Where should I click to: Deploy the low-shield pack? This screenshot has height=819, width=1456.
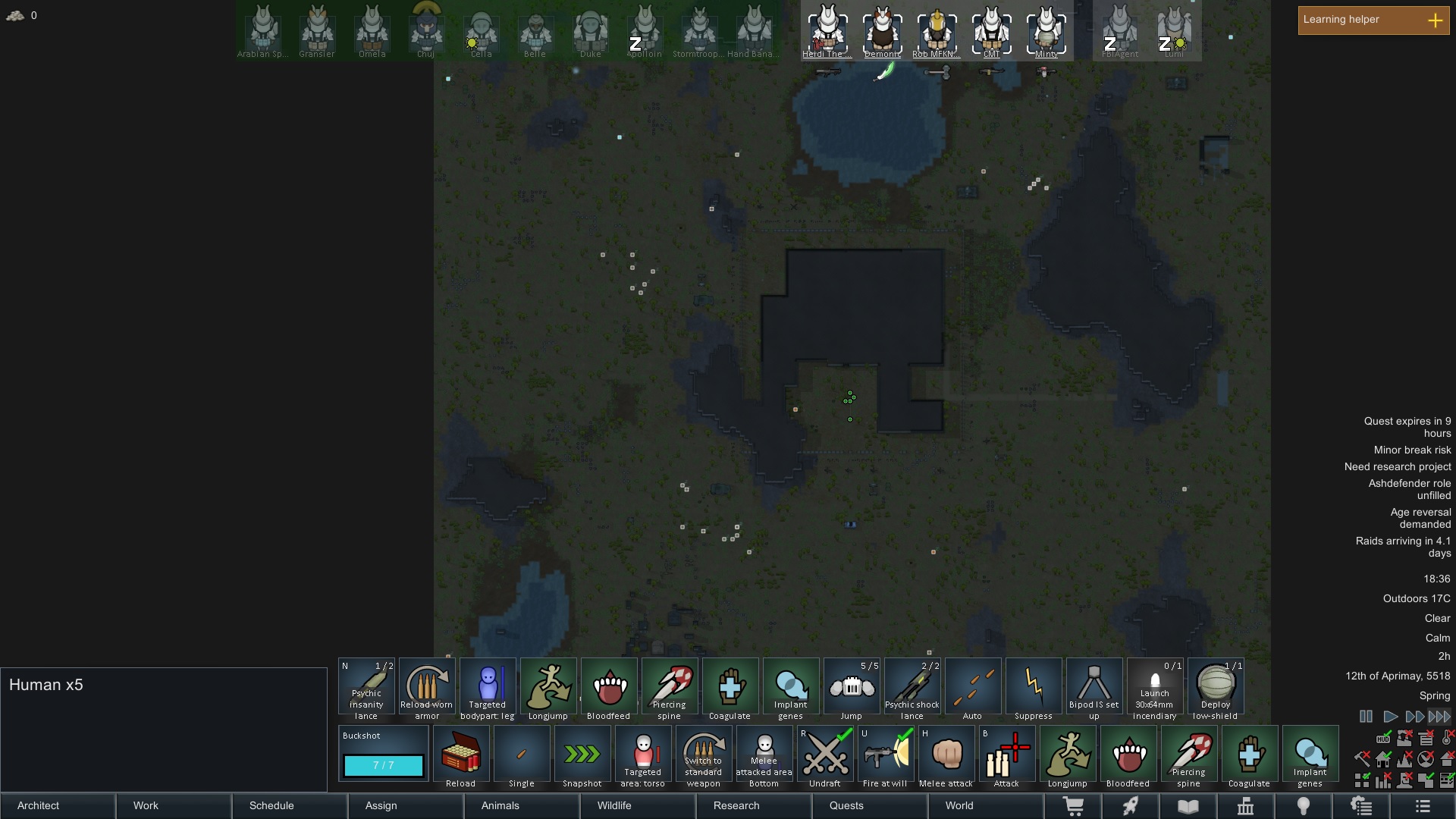[1215, 688]
